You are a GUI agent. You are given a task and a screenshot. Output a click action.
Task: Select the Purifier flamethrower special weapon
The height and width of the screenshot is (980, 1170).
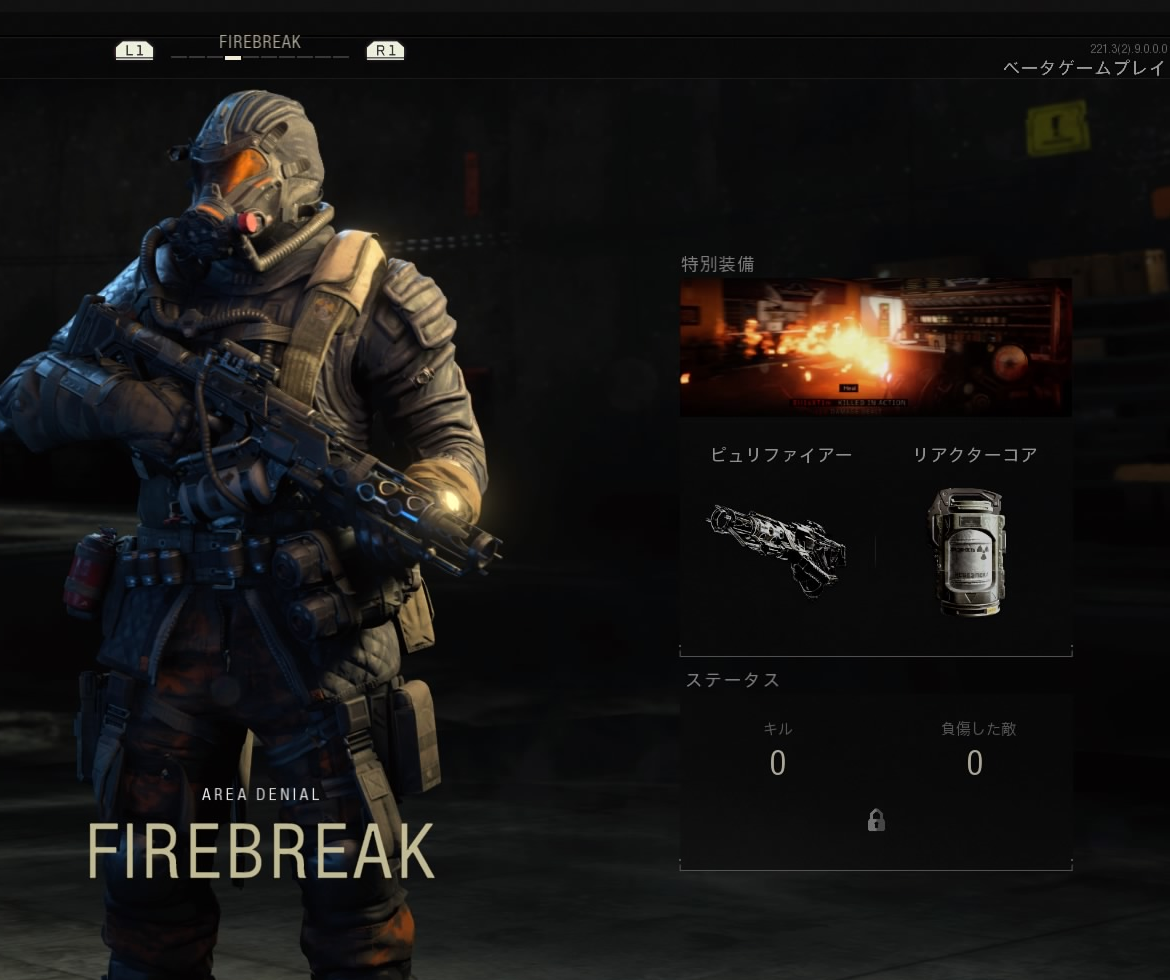click(x=778, y=549)
